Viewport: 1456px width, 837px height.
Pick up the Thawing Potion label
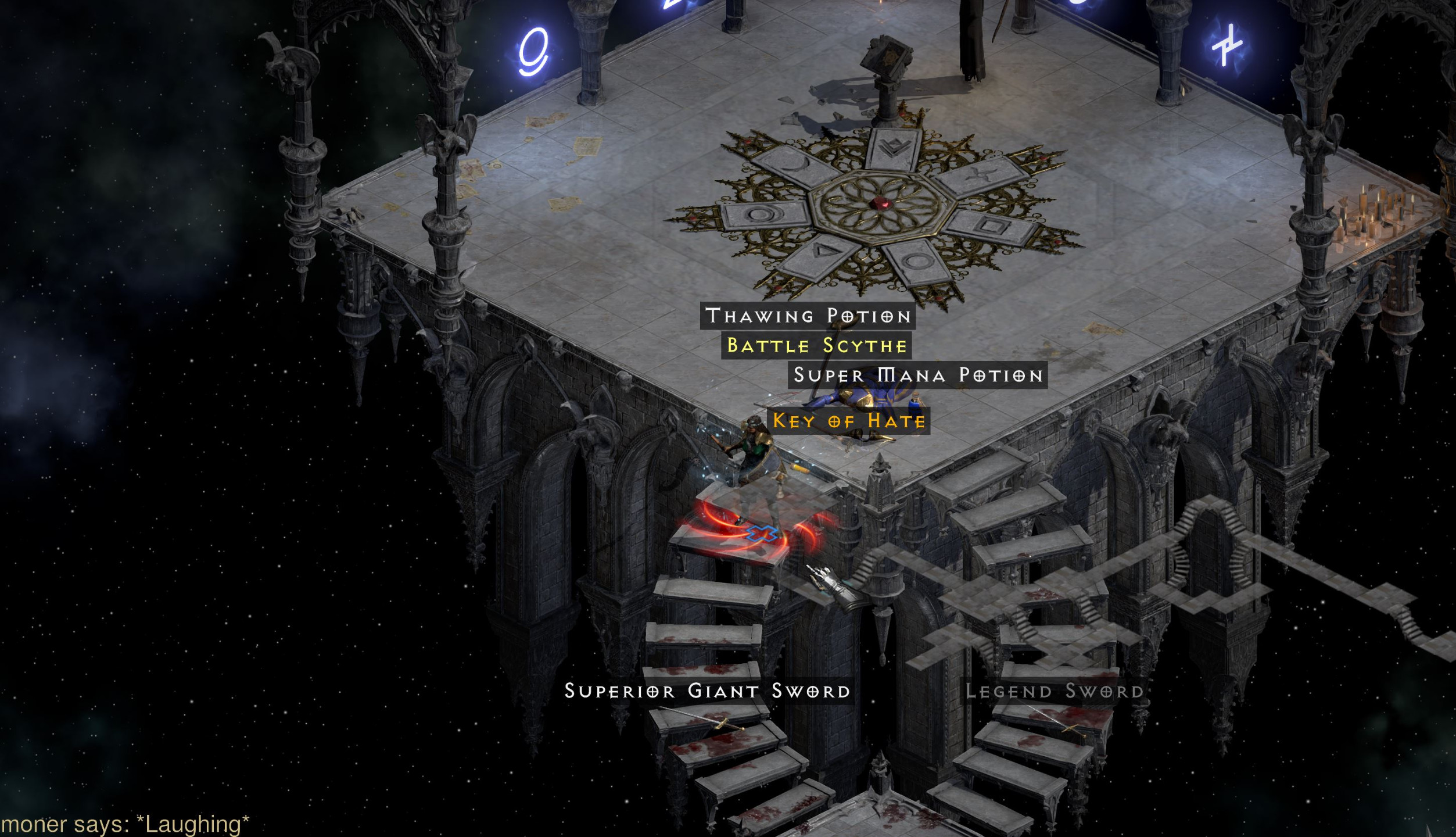click(808, 316)
